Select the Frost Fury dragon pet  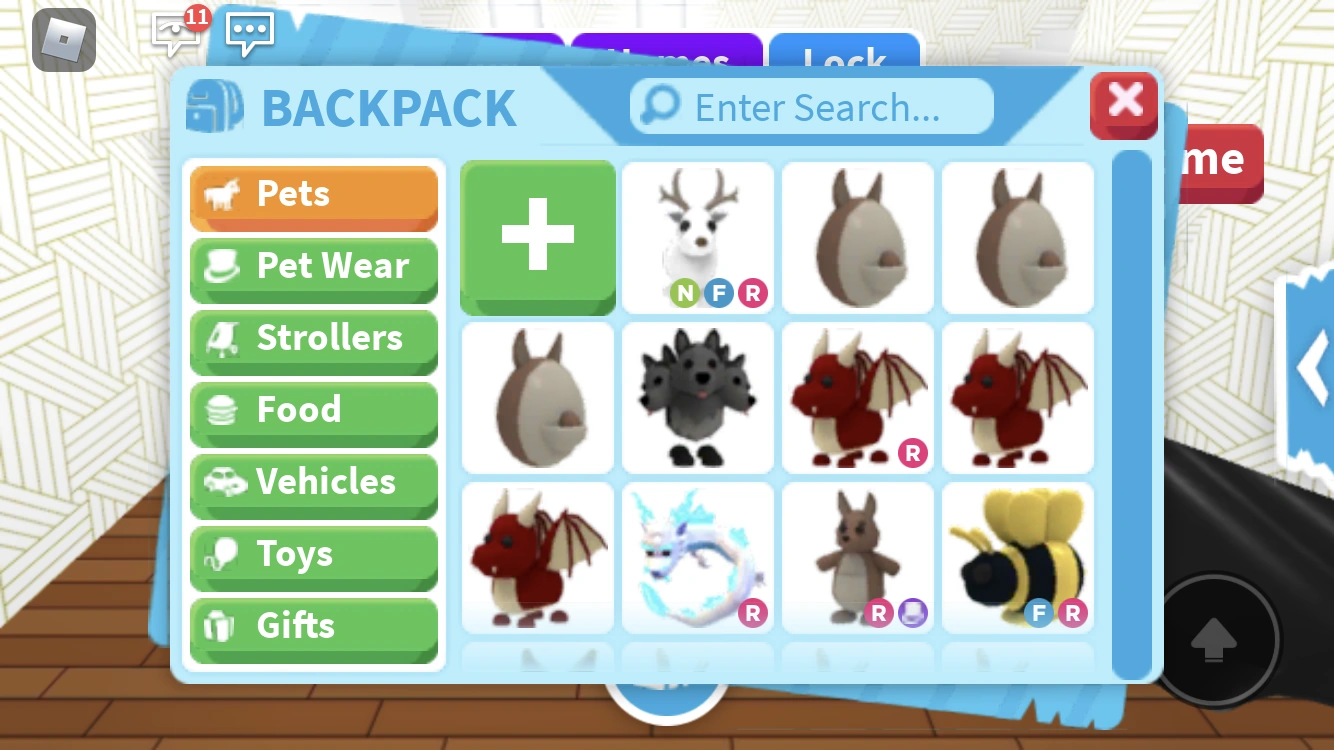click(x=697, y=557)
